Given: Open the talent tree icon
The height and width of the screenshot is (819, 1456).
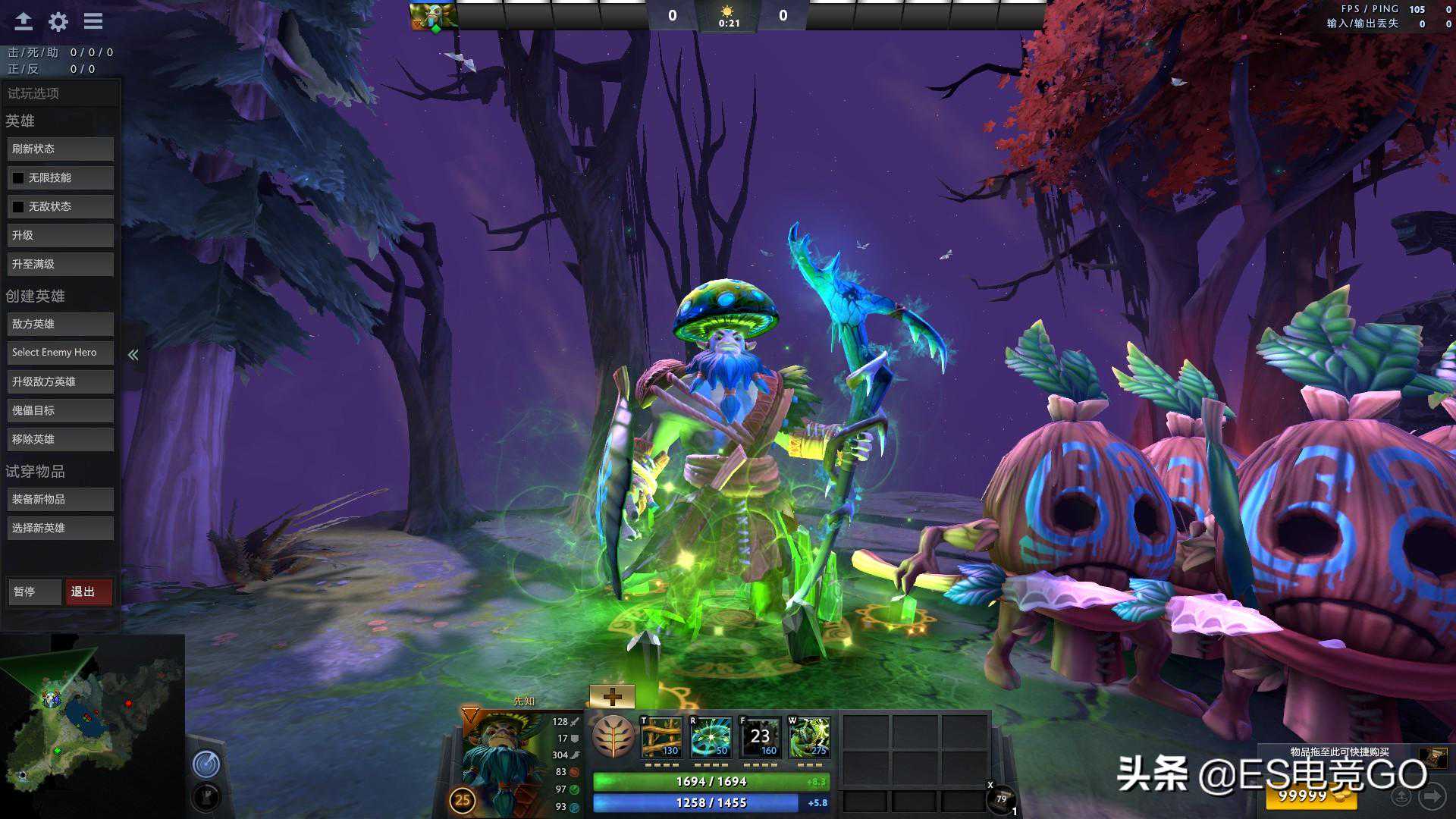Looking at the screenshot, I should tap(613, 737).
